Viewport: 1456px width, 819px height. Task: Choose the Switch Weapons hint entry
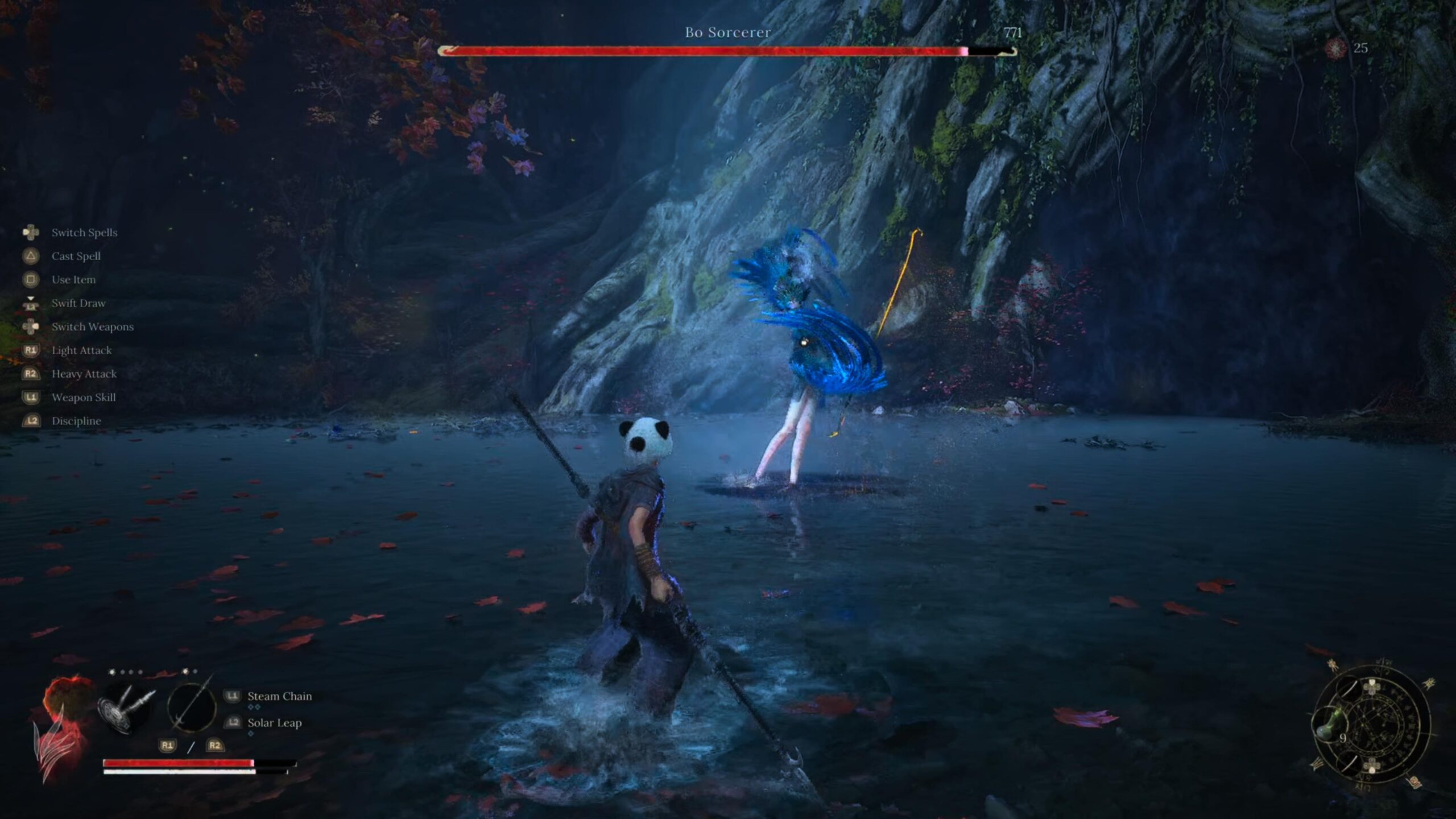pos(92,327)
